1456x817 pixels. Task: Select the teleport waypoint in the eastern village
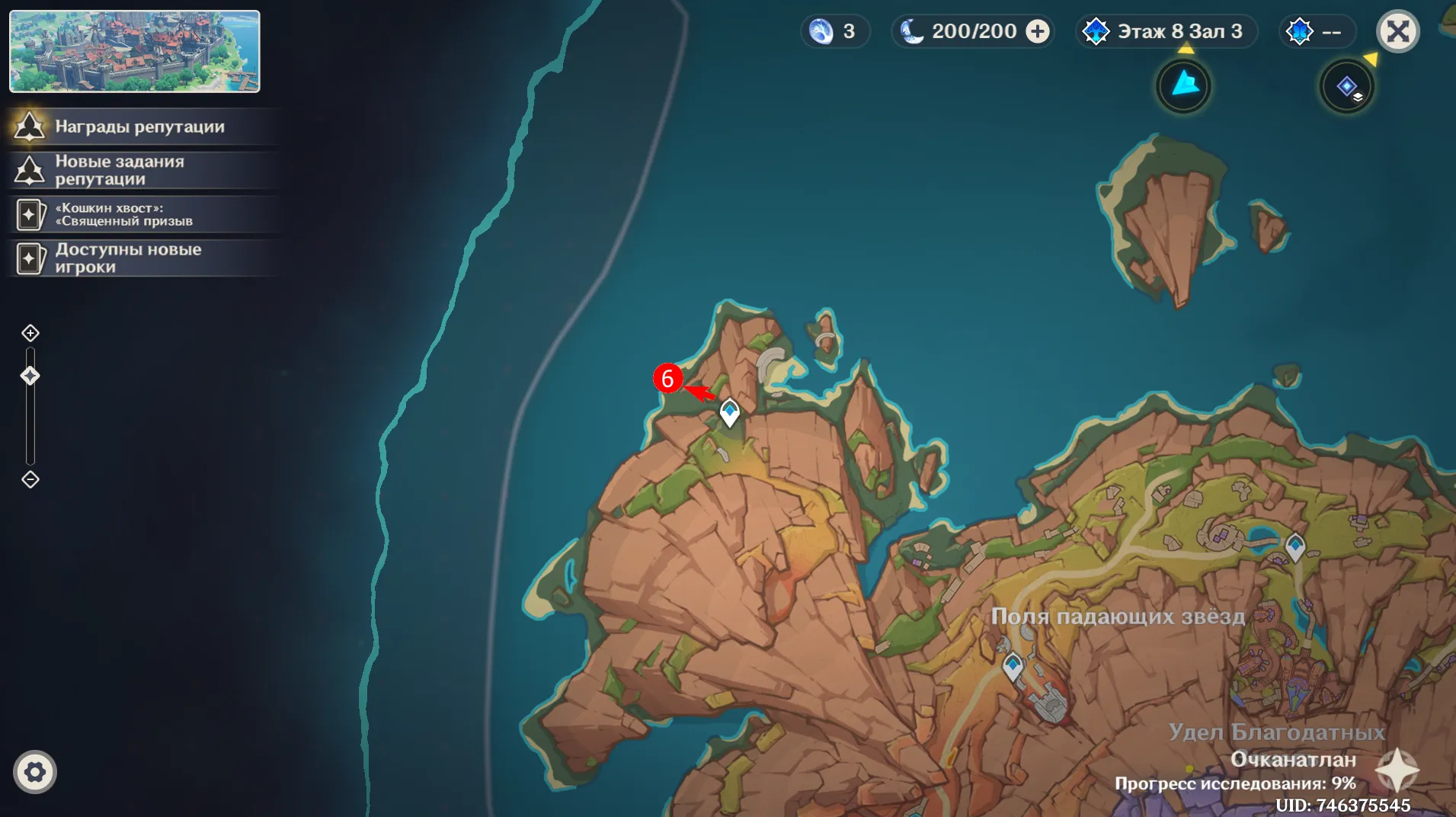click(x=1295, y=546)
